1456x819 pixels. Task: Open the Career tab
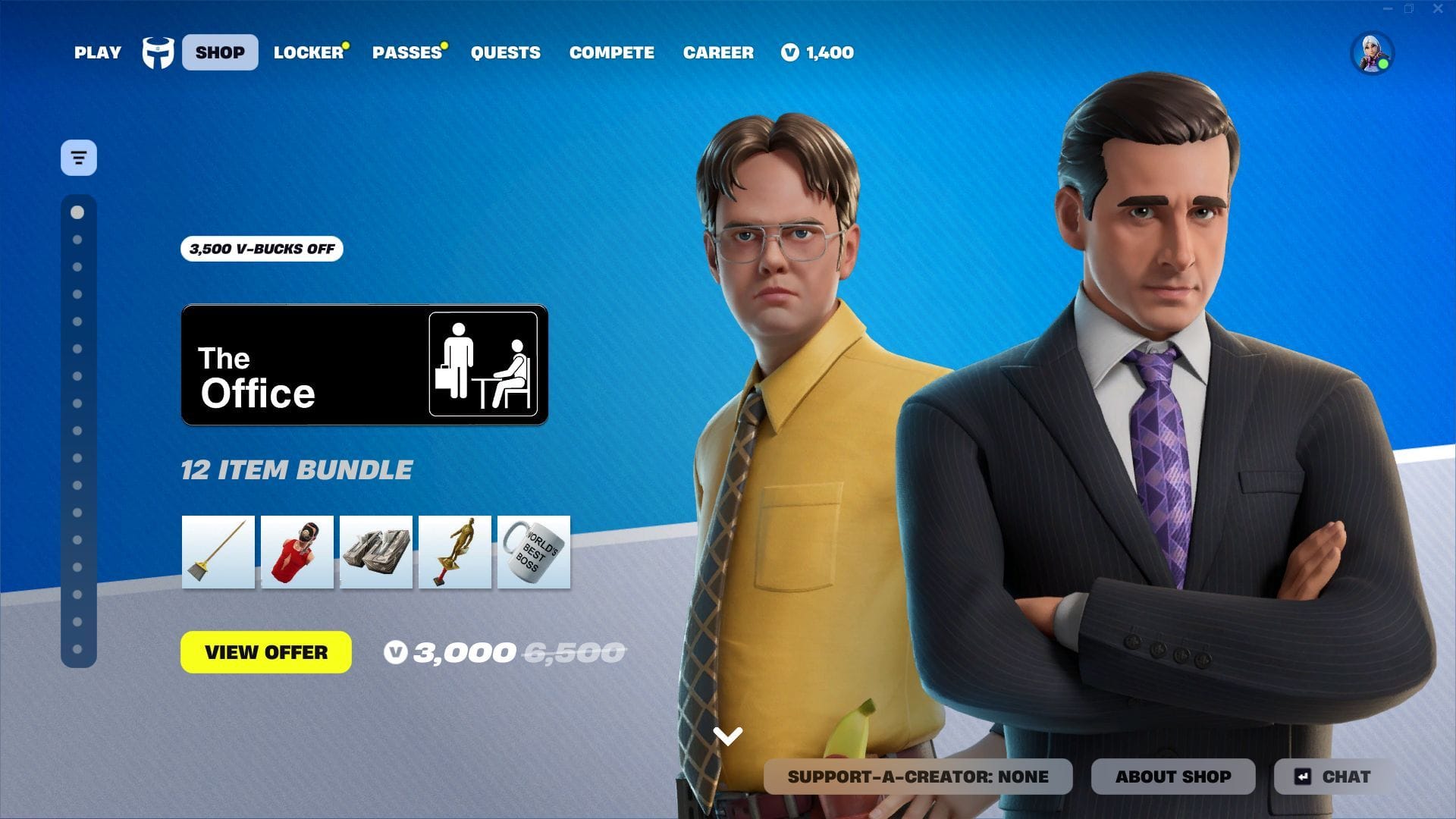[718, 52]
